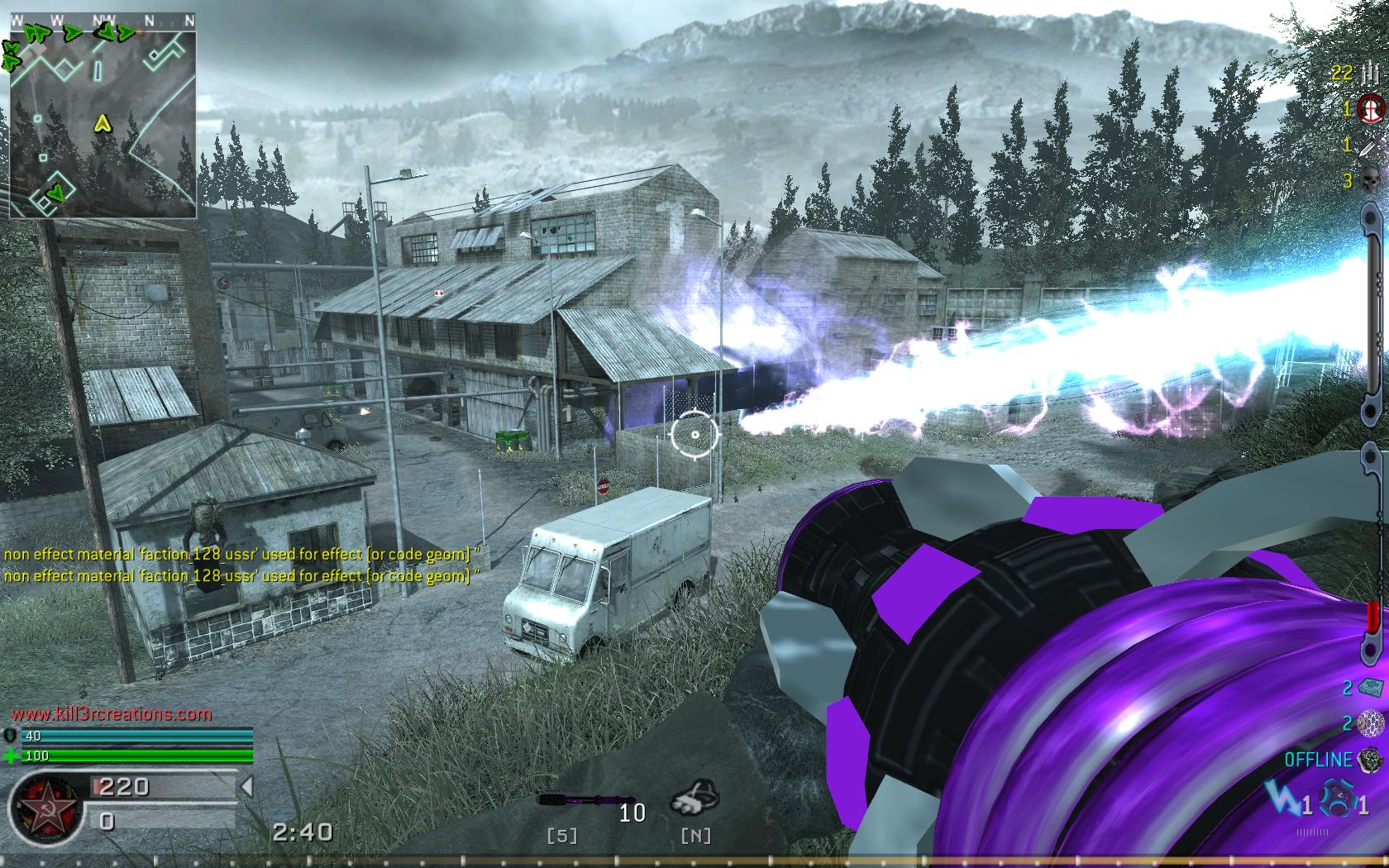Select the skull icon
1389x868 pixels.
click(x=1370, y=179)
